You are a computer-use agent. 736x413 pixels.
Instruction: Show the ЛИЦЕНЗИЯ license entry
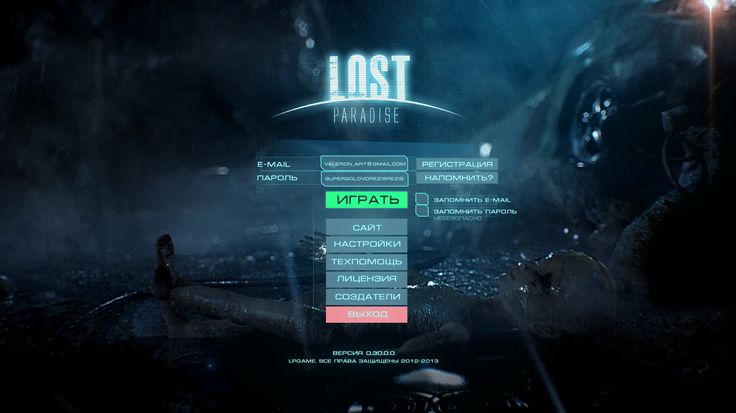coord(367,279)
